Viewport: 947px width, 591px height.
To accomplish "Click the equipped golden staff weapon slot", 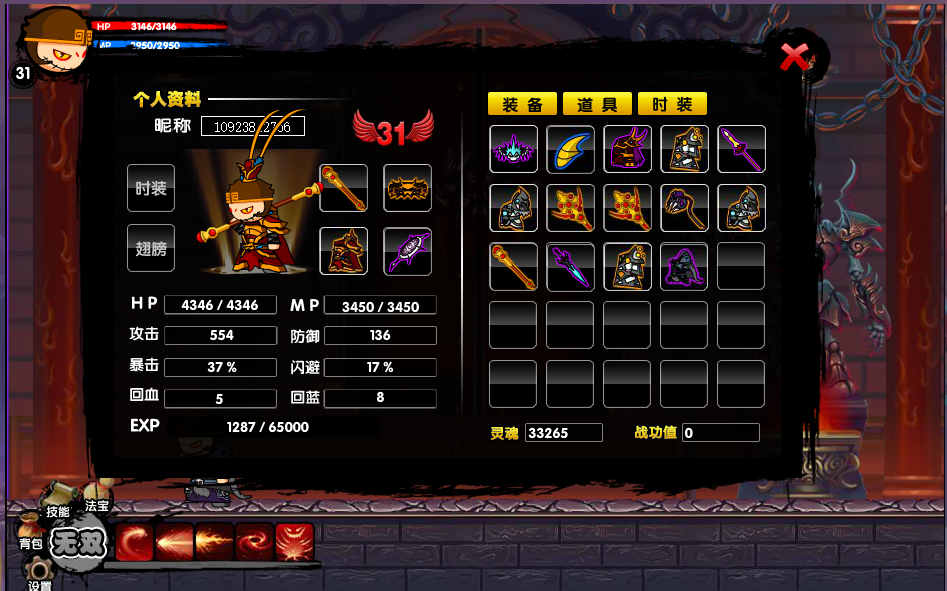I will point(344,188).
